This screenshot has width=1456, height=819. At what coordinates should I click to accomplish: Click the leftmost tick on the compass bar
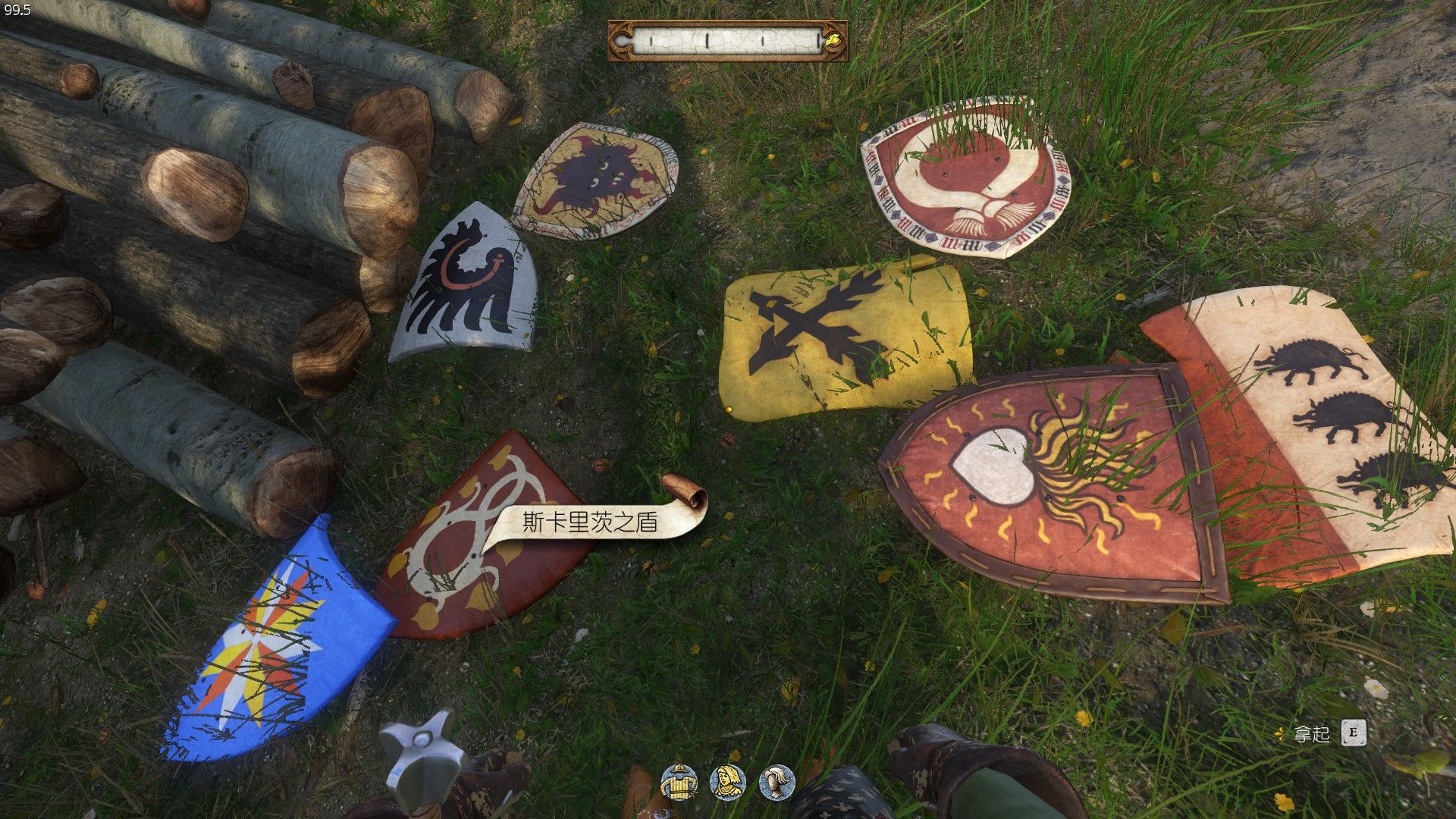[x=651, y=39]
